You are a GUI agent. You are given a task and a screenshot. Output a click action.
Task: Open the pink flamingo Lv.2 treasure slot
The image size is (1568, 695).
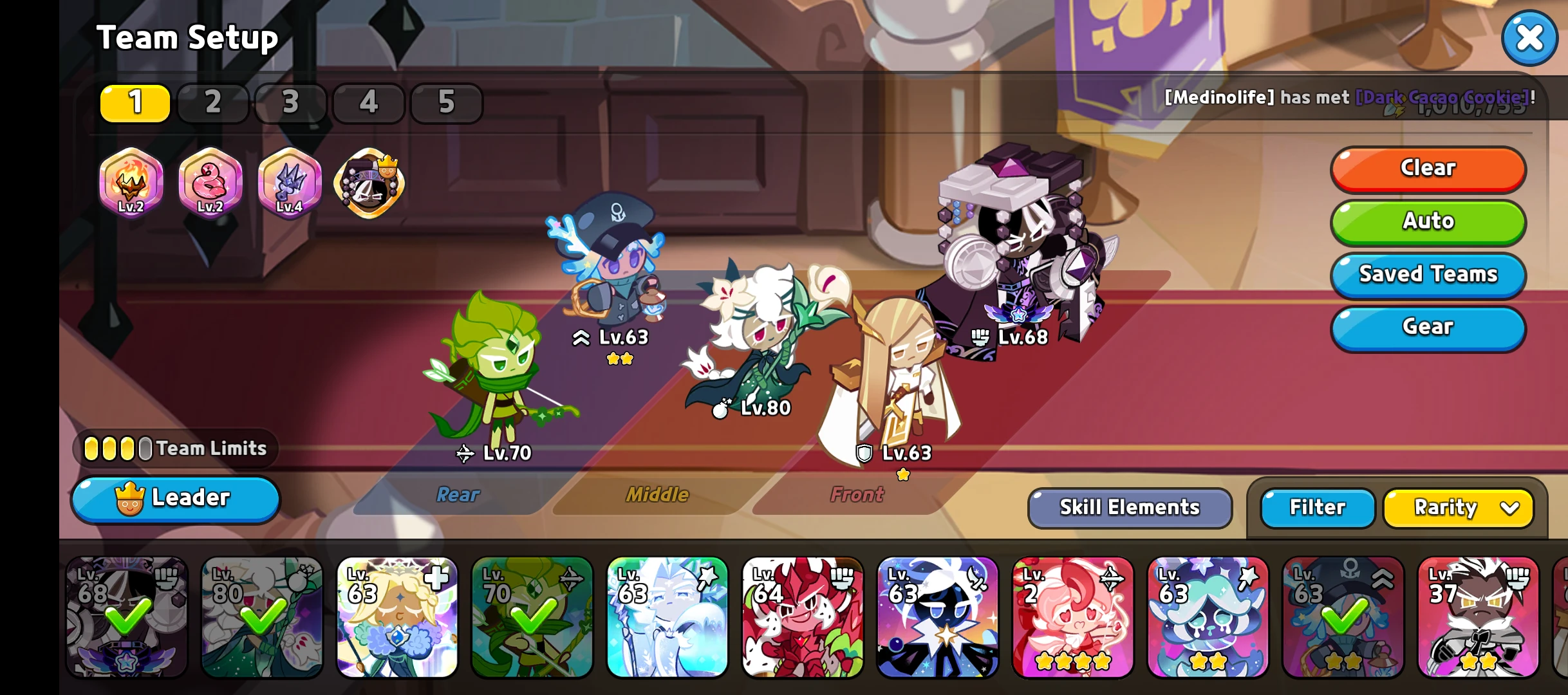point(210,183)
